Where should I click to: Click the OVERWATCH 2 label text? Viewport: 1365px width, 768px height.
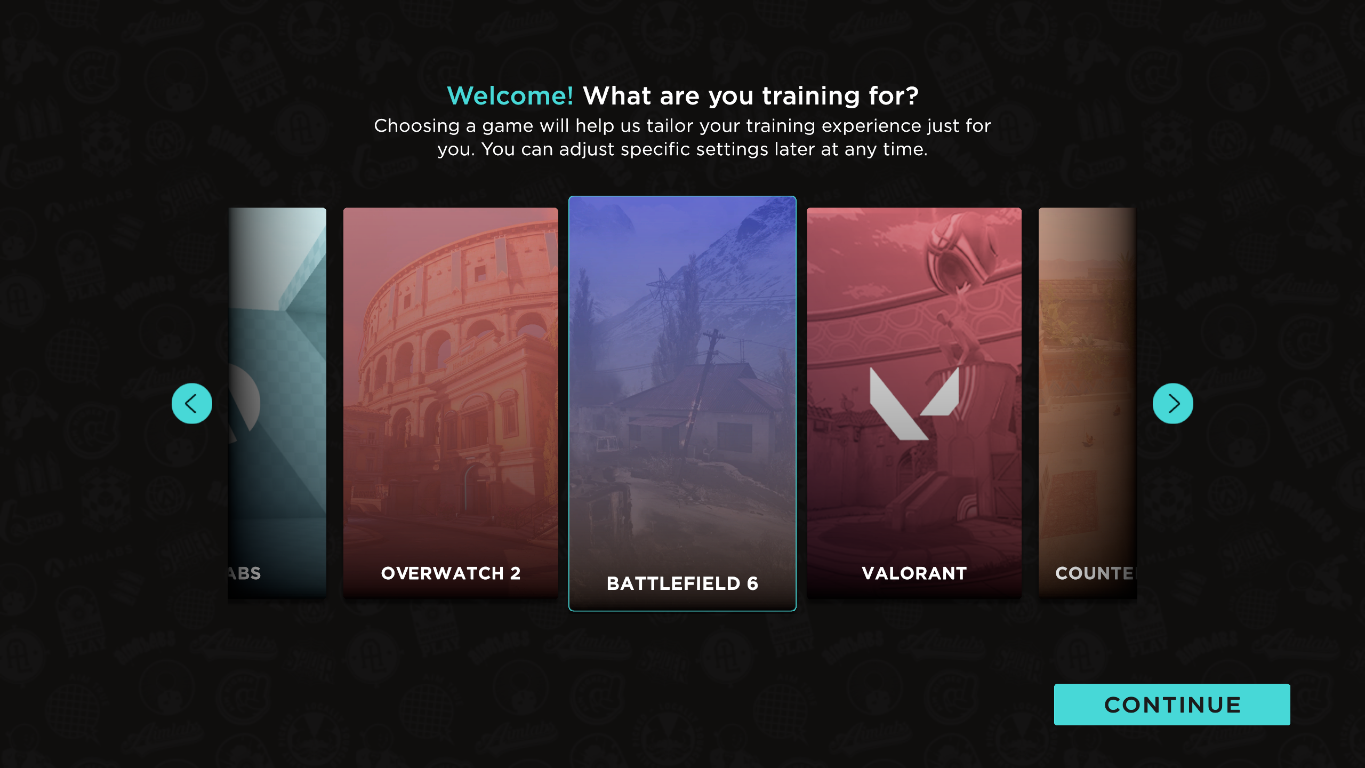click(x=450, y=573)
